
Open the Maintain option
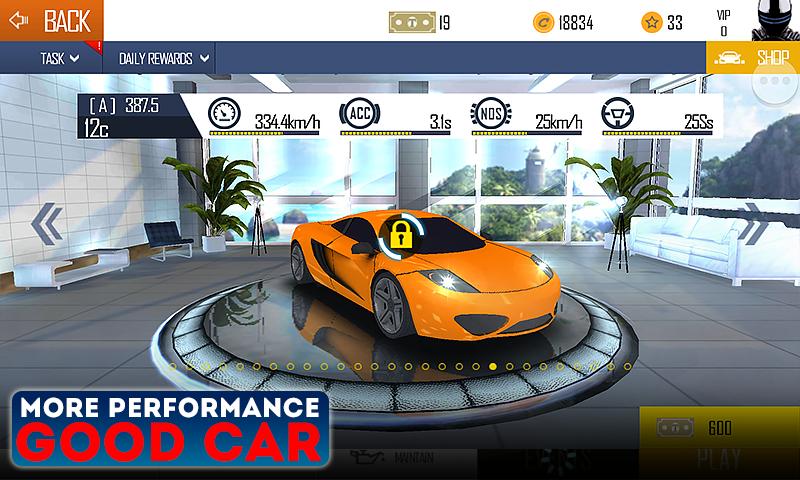click(395, 458)
